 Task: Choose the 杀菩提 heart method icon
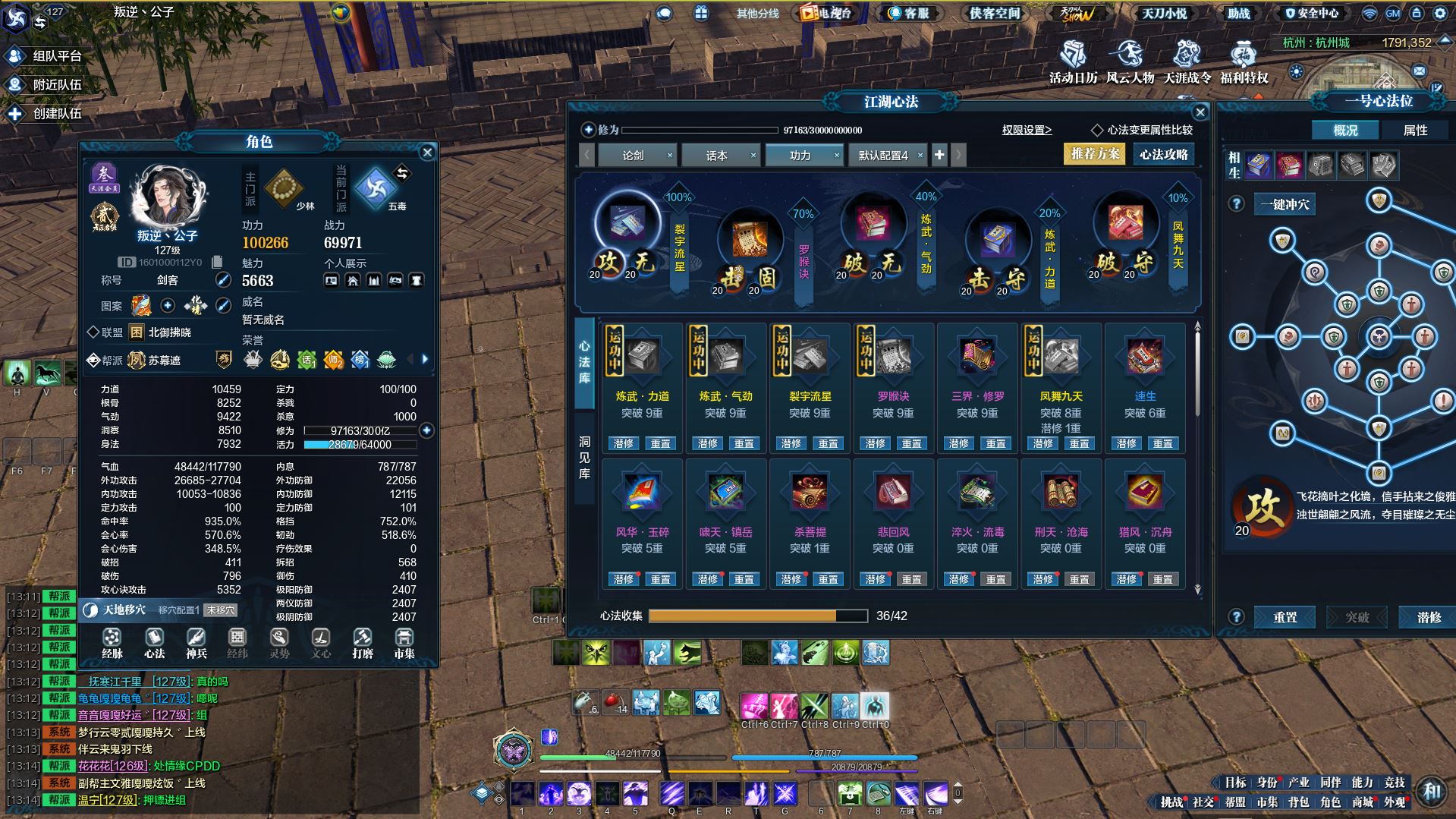tap(810, 492)
